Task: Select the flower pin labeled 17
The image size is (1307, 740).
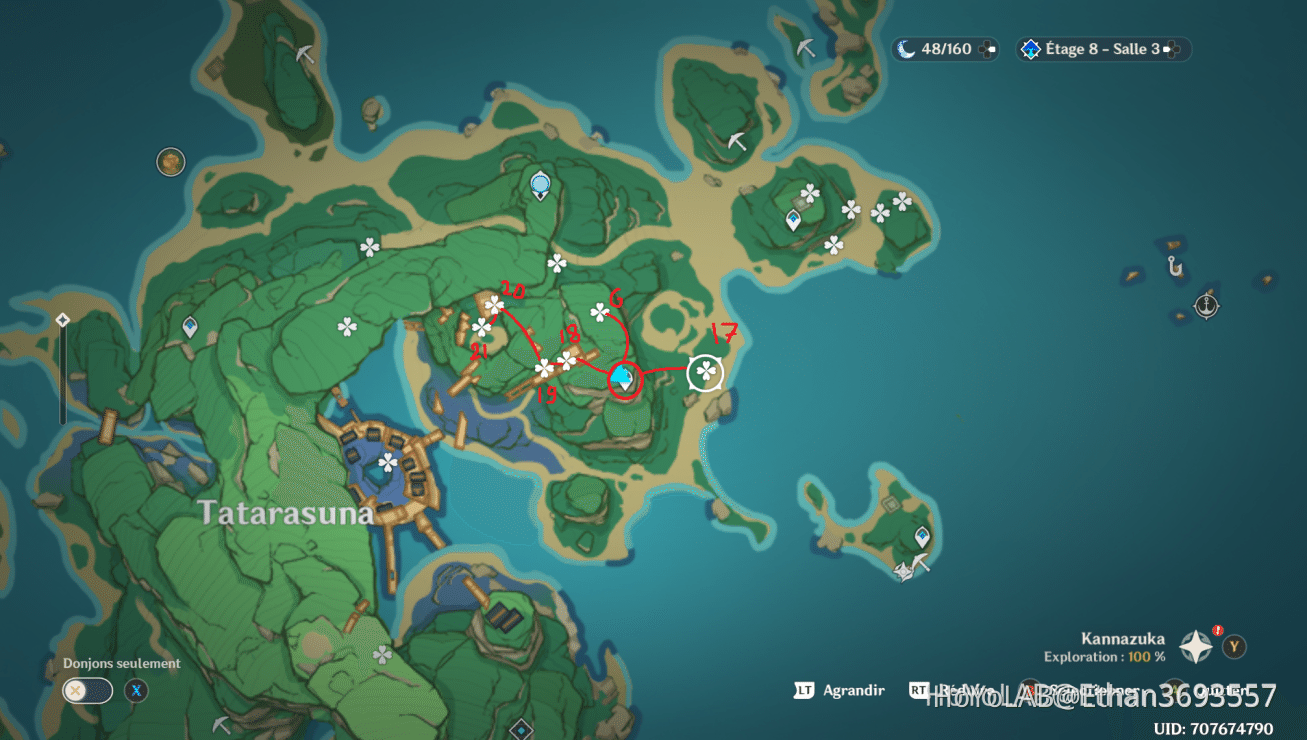Action: tap(705, 372)
